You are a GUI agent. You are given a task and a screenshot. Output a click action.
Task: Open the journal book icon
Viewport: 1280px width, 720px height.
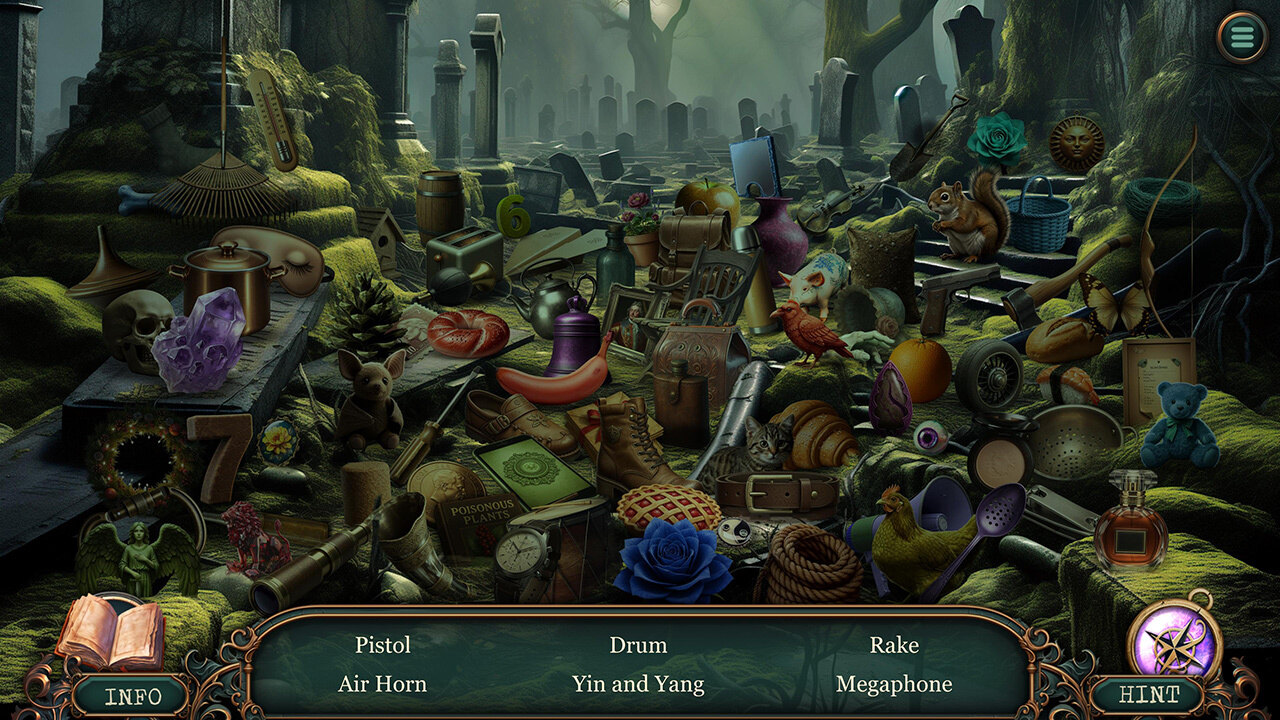click(x=110, y=632)
